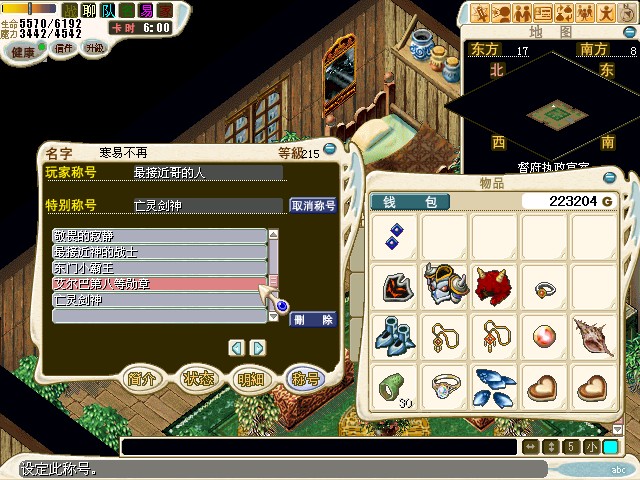
Task: Switch to the 明细 details tab
Action: click(x=250, y=379)
